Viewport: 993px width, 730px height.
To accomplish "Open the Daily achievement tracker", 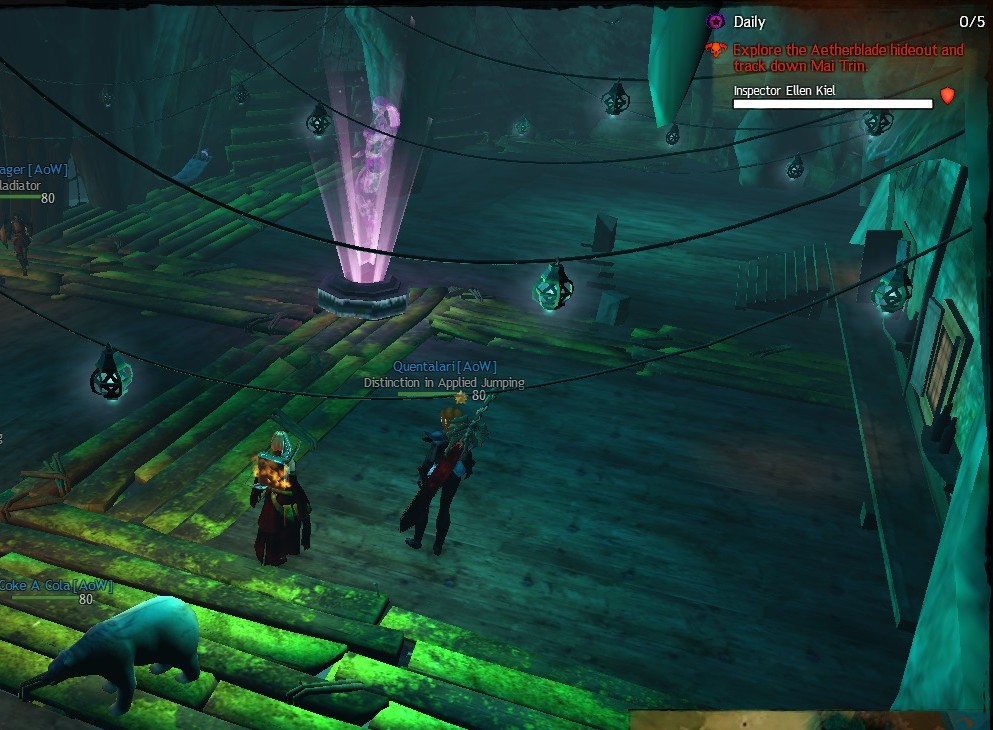I will pyautogui.click(x=750, y=21).
